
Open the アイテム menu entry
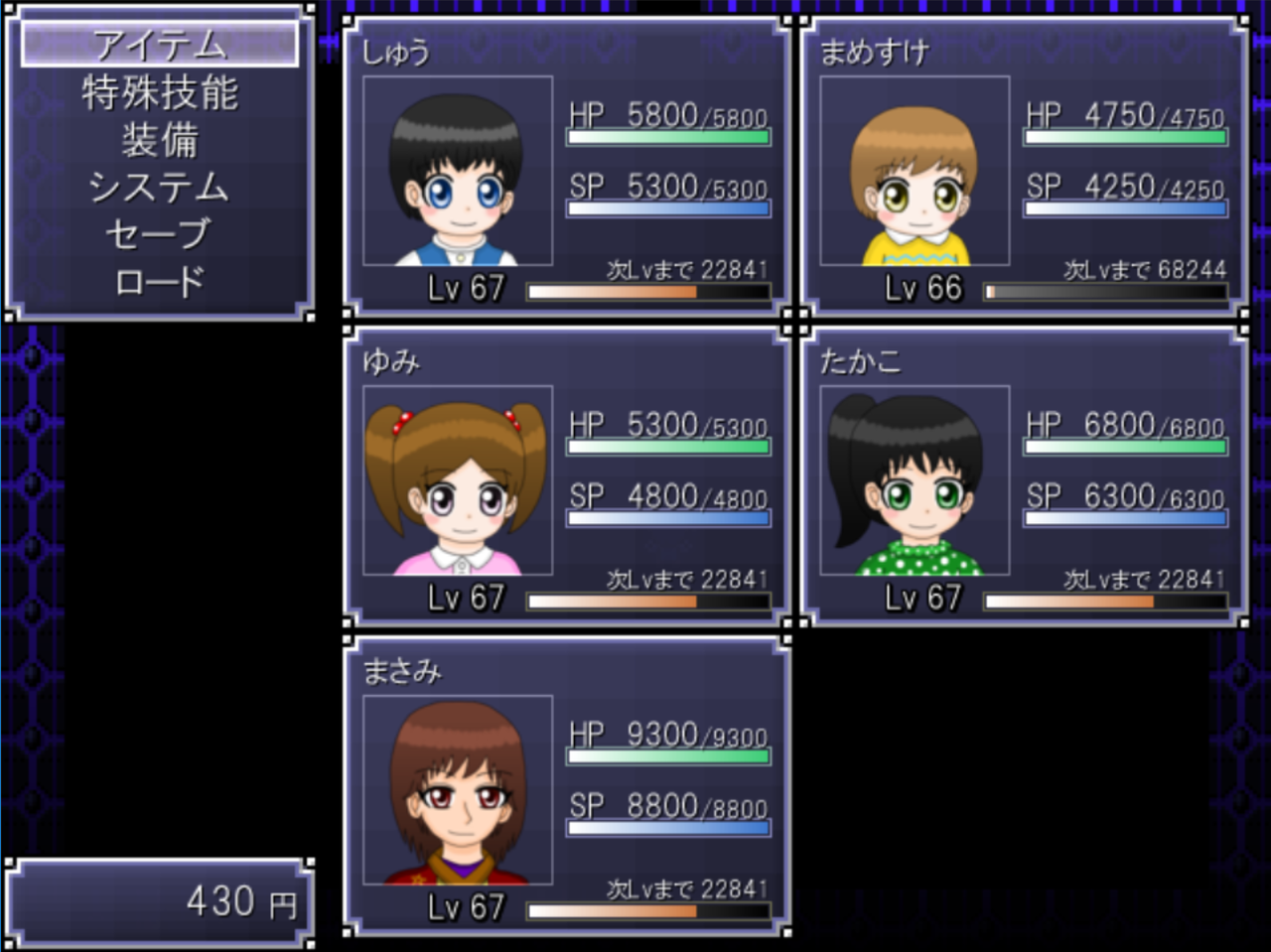160,45
